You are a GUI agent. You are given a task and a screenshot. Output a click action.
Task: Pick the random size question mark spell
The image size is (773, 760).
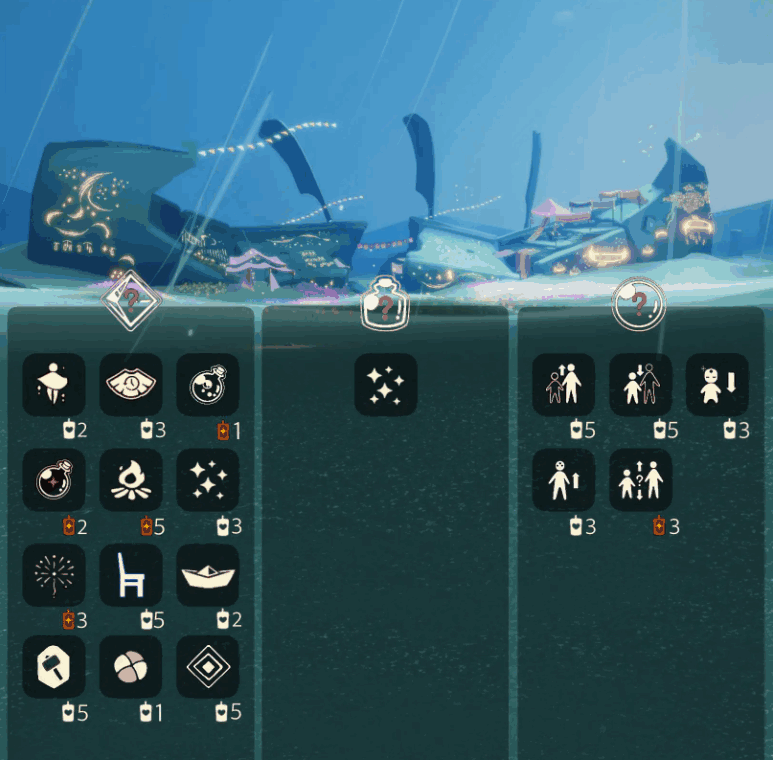click(641, 480)
